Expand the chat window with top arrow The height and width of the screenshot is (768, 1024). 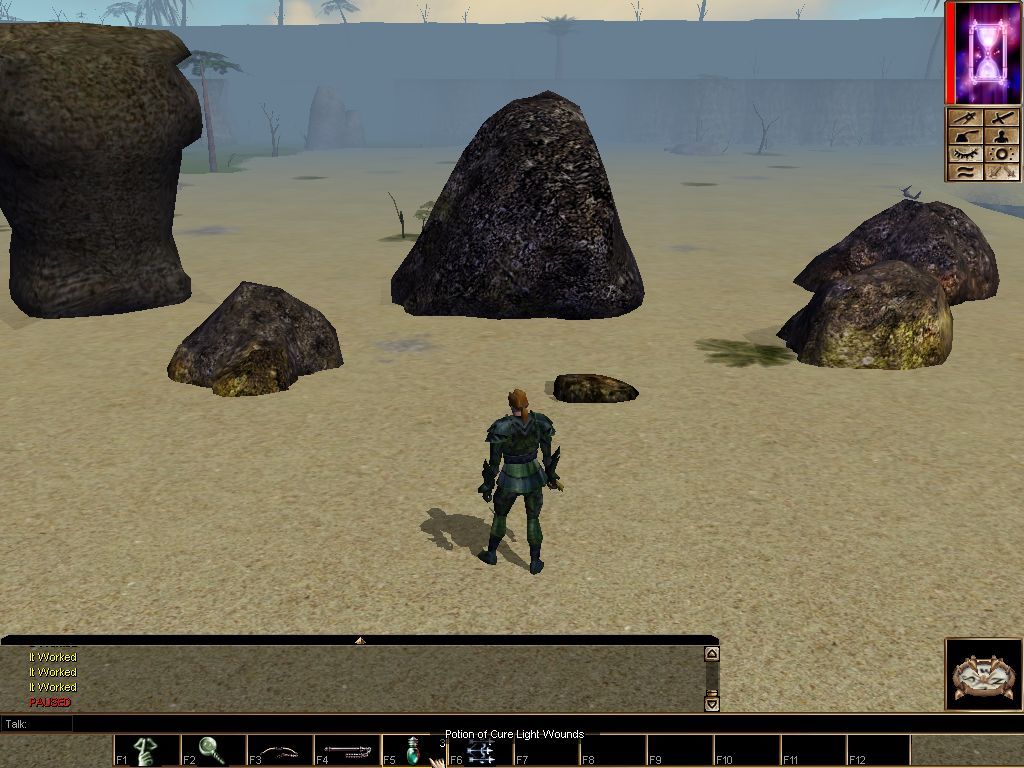coord(360,640)
